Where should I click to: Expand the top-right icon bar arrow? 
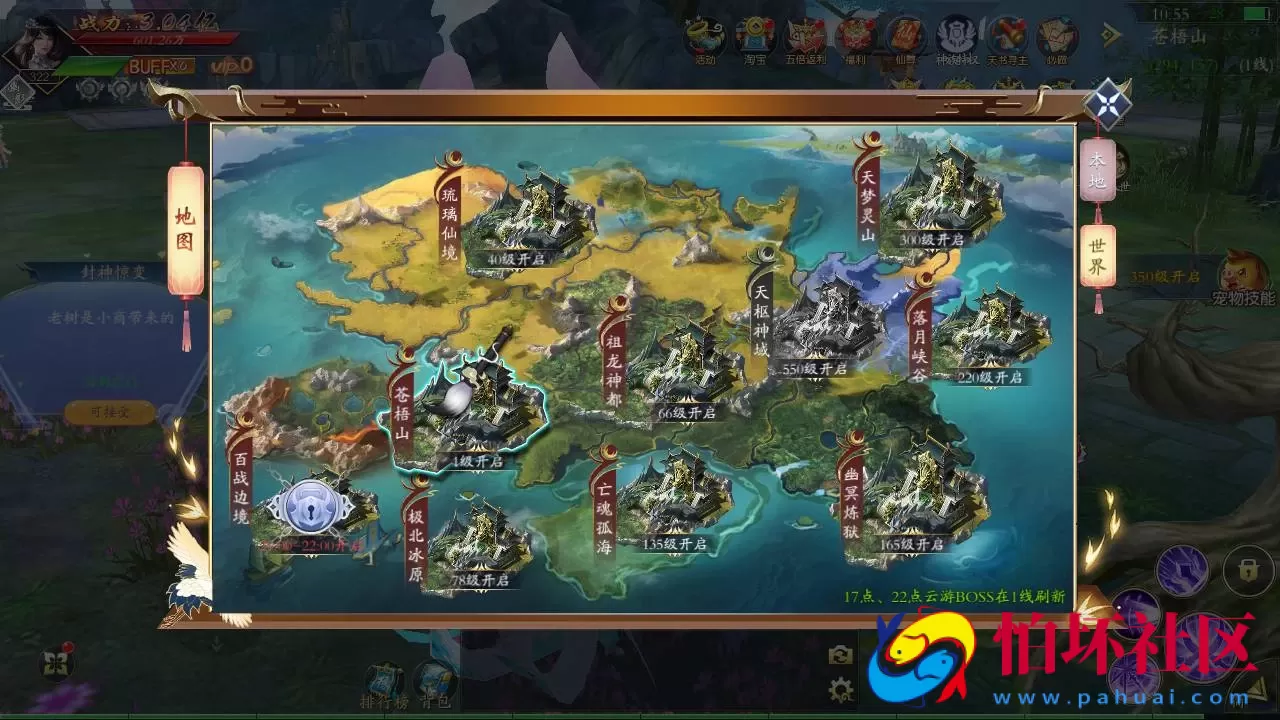pyautogui.click(x=1110, y=34)
